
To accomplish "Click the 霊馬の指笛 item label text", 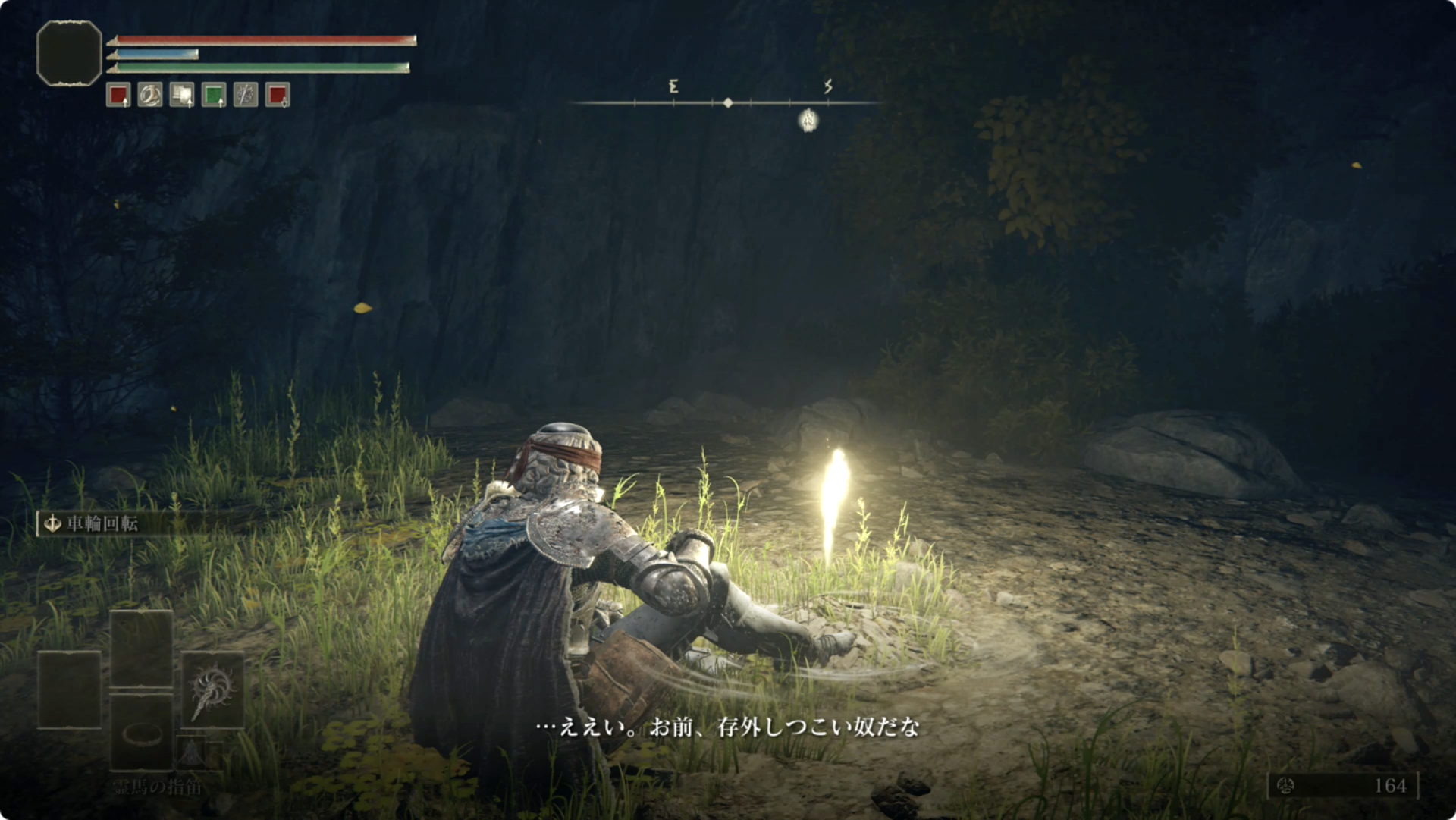I will coord(156,786).
